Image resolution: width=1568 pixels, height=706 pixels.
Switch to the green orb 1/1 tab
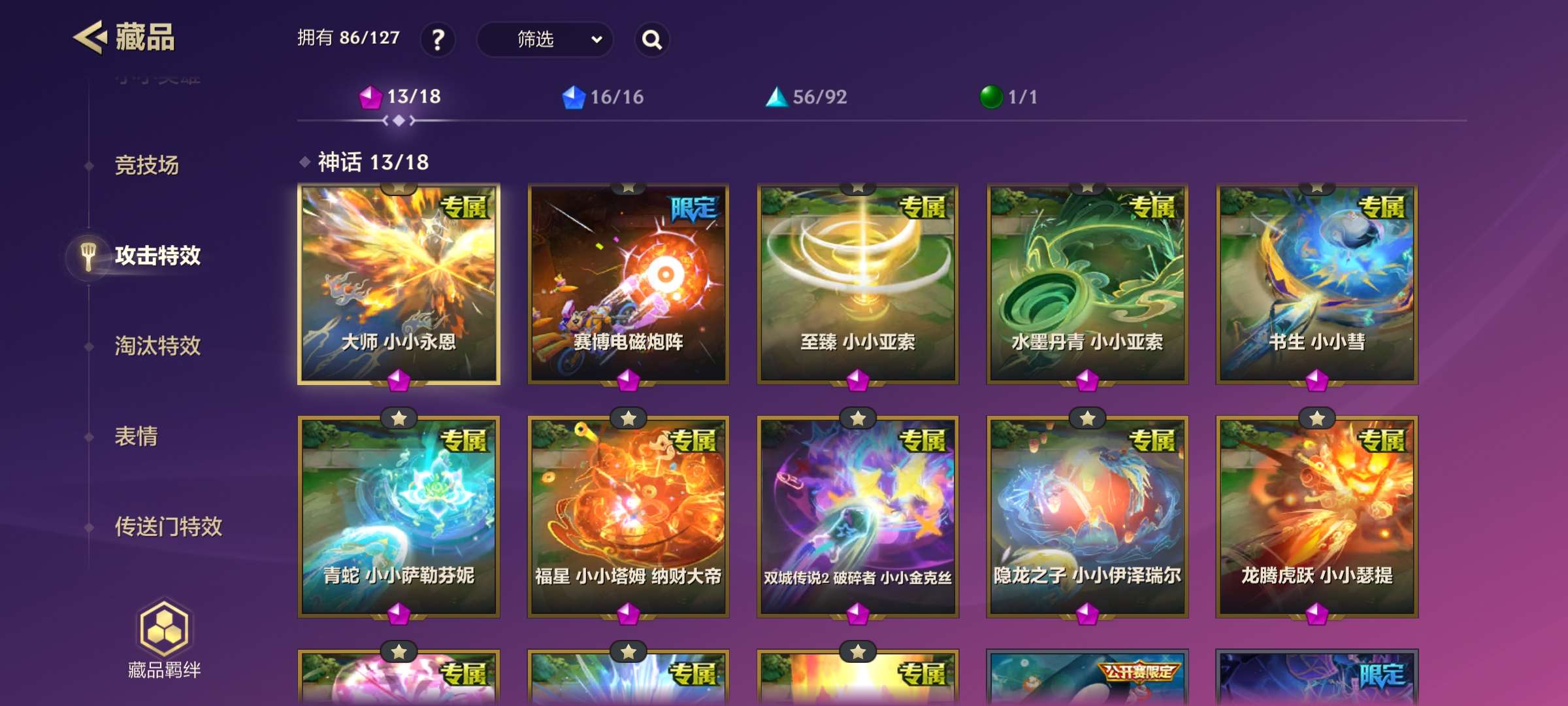(1009, 97)
